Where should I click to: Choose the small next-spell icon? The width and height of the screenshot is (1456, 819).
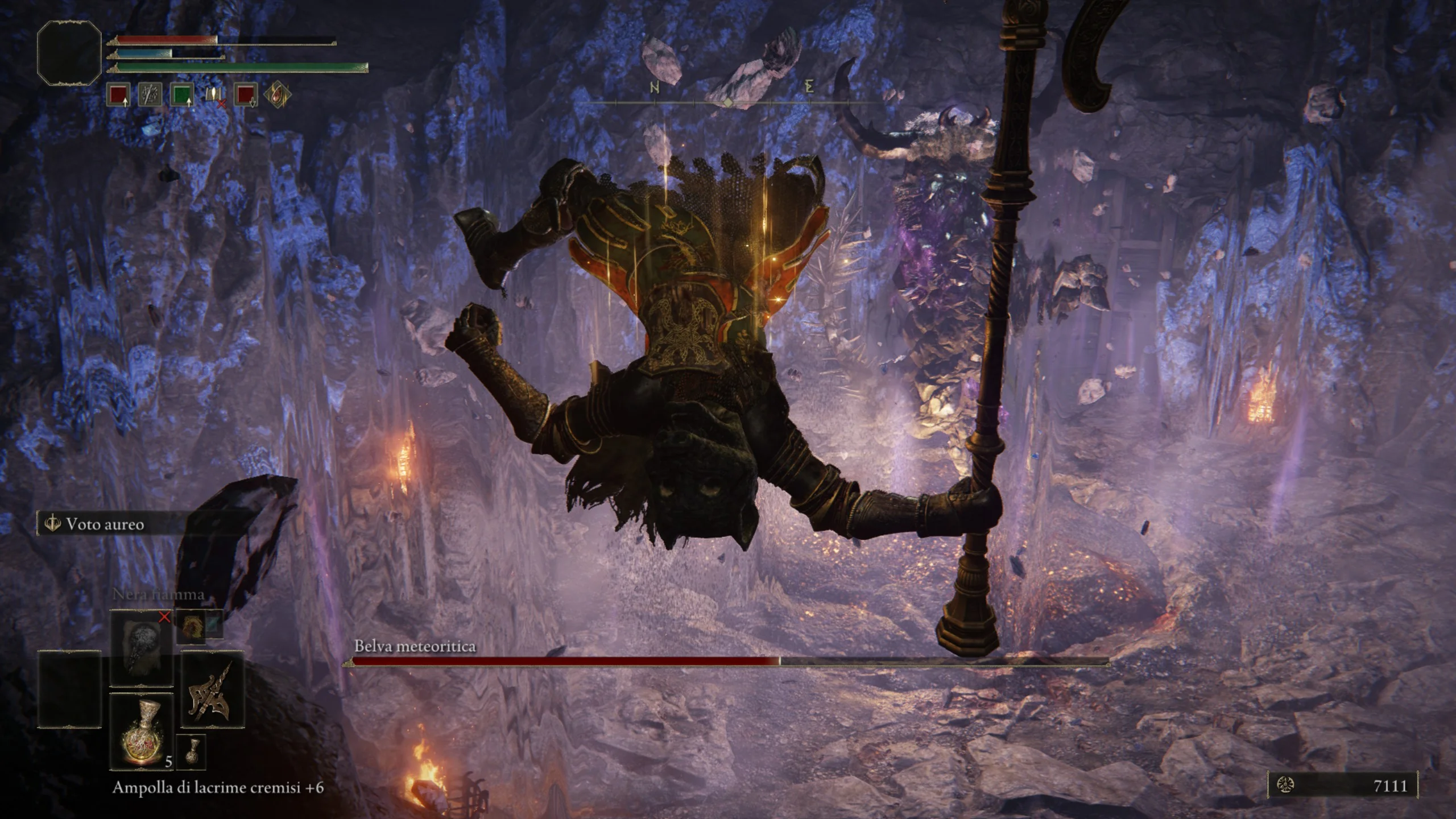point(191,626)
